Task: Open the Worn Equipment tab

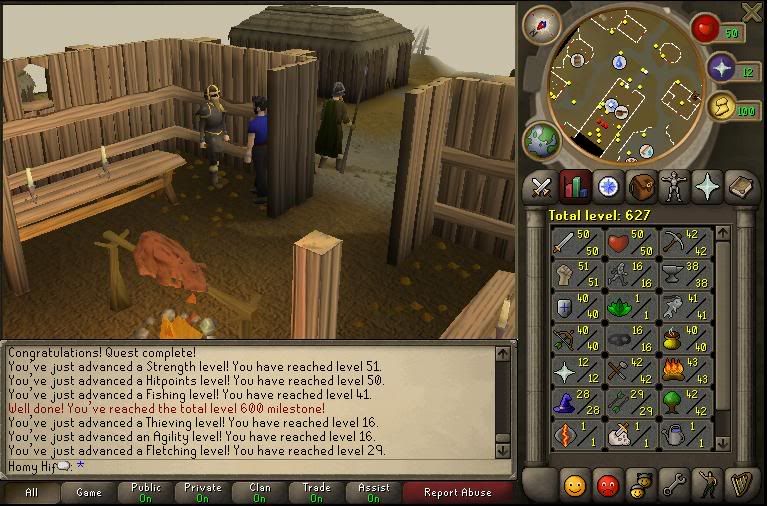Action: pos(675,186)
